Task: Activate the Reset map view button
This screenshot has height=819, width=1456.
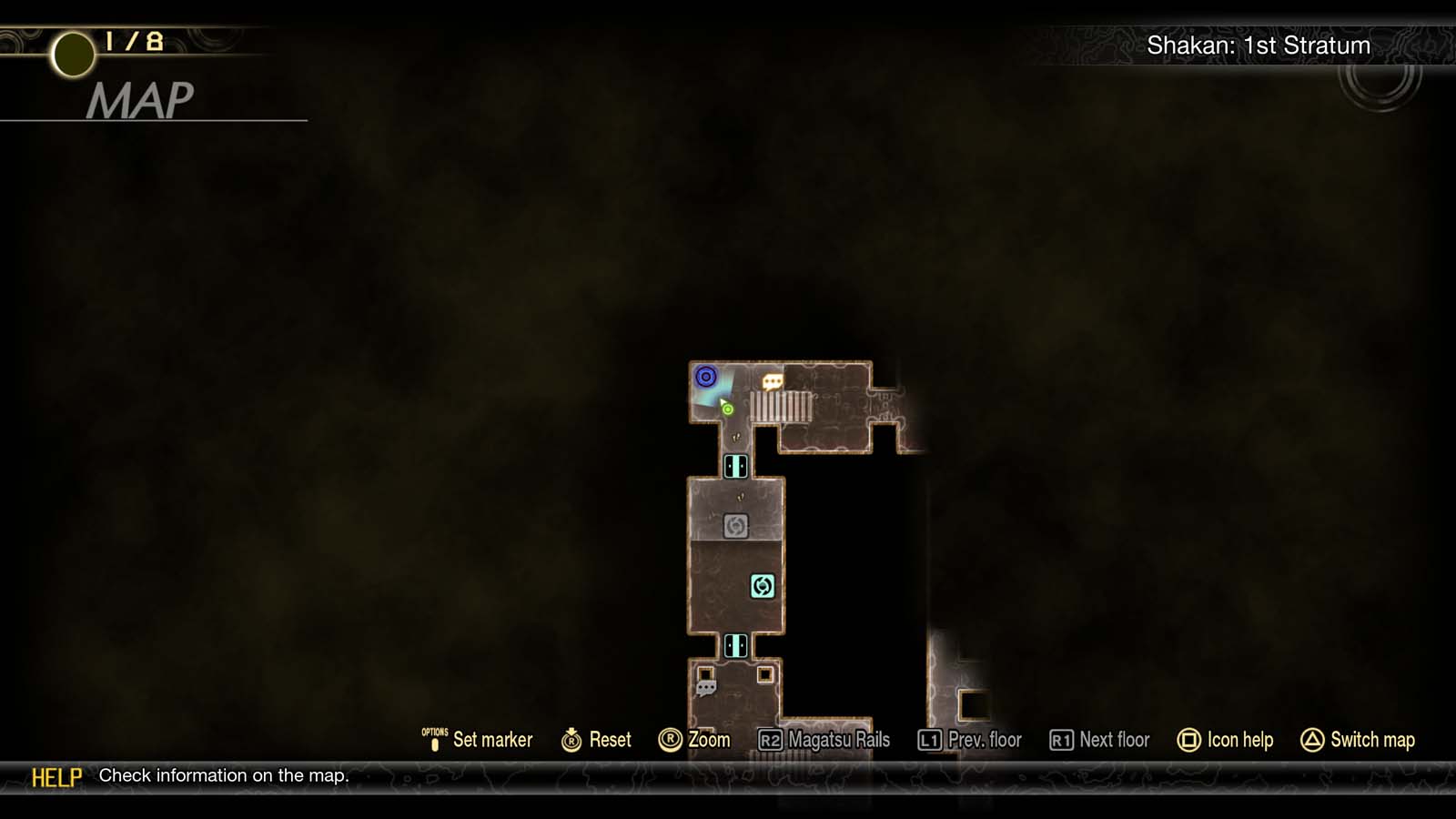Action: click(x=596, y=740)
